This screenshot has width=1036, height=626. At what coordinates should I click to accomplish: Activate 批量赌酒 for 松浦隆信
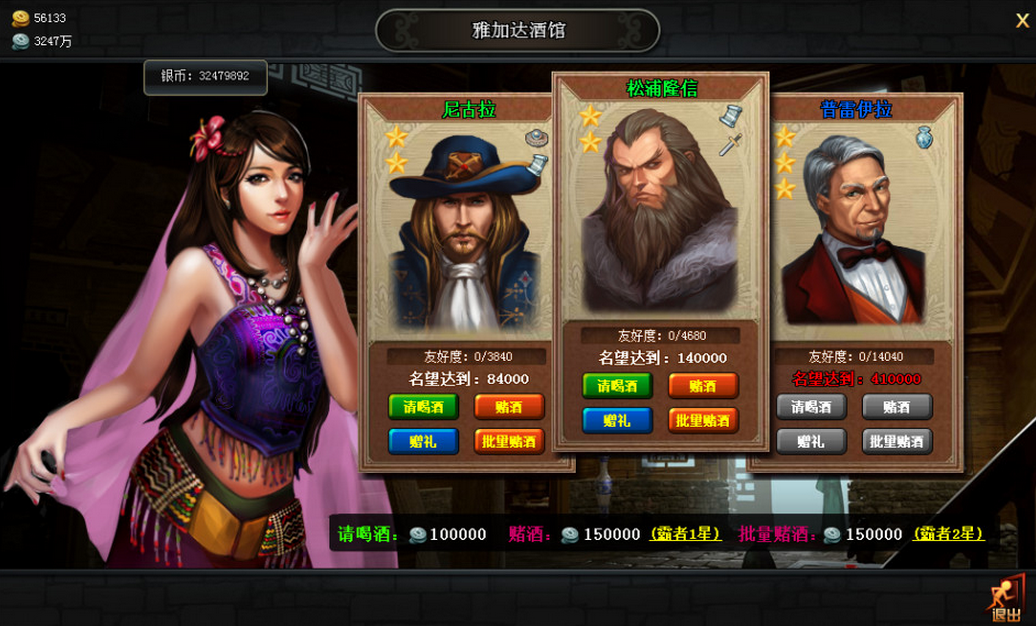click(703, 420)
